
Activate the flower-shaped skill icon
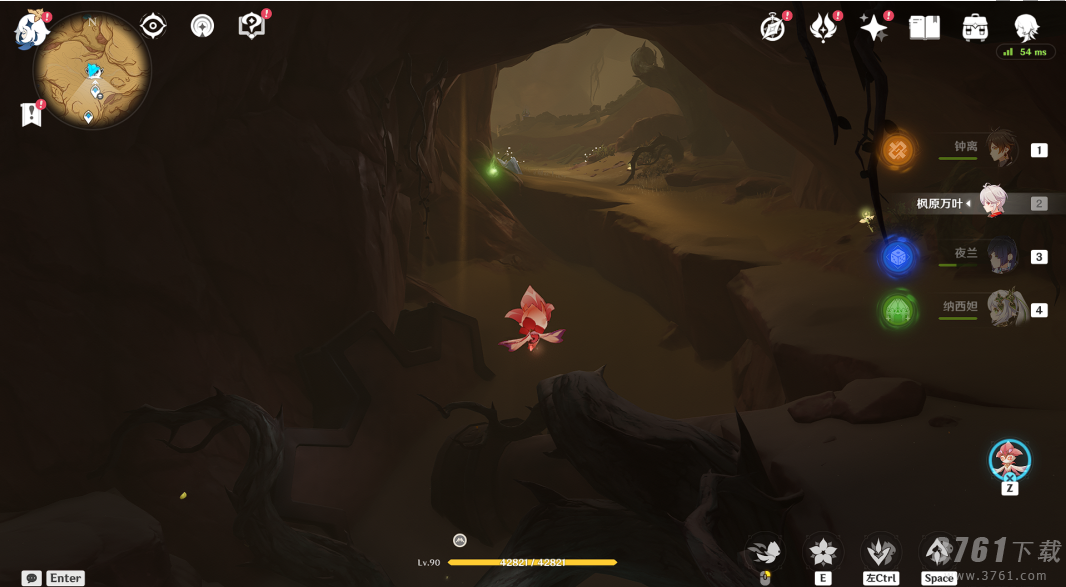coord(823,551)
